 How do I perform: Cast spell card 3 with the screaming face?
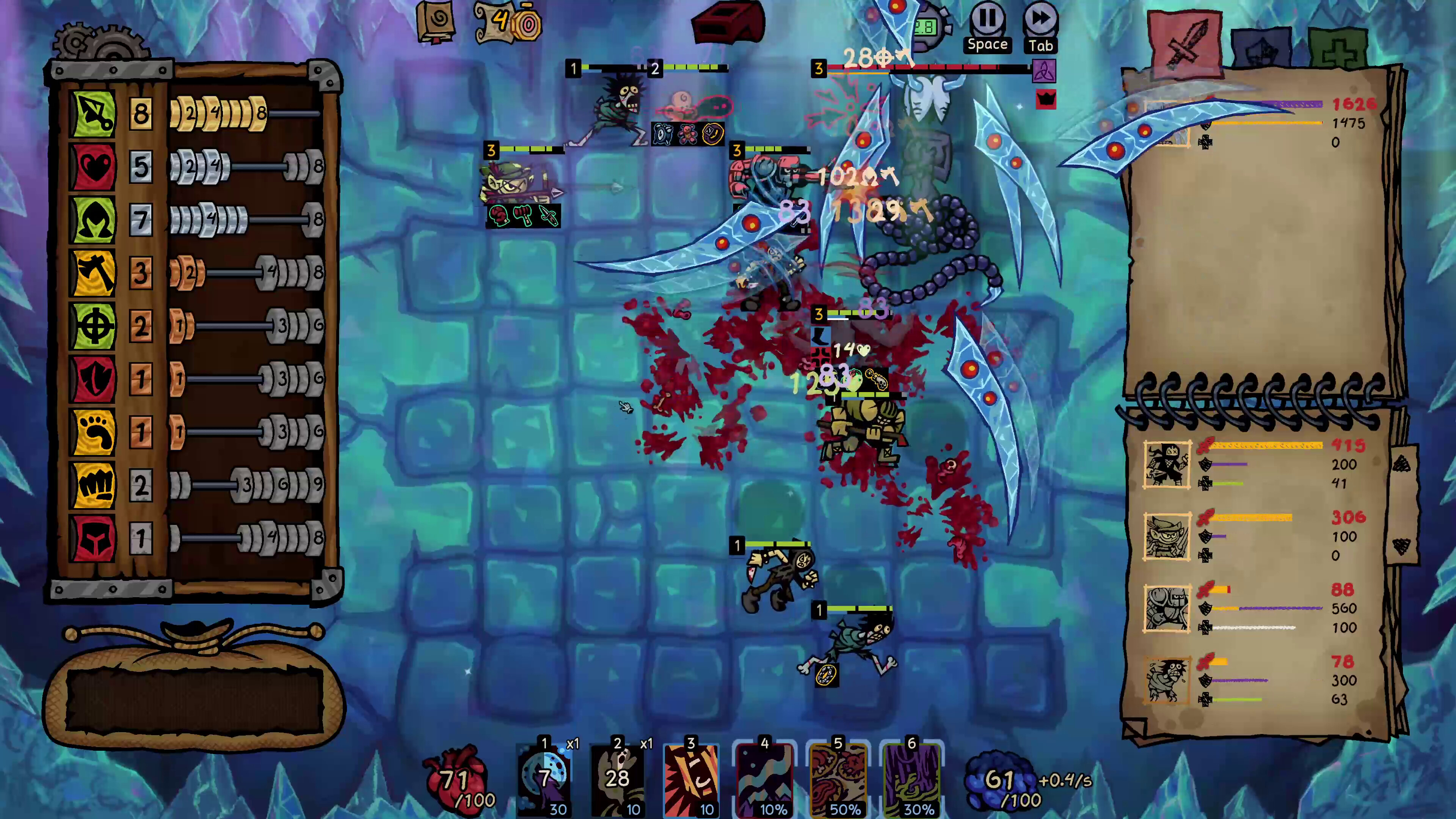click(x=691, y=778)
